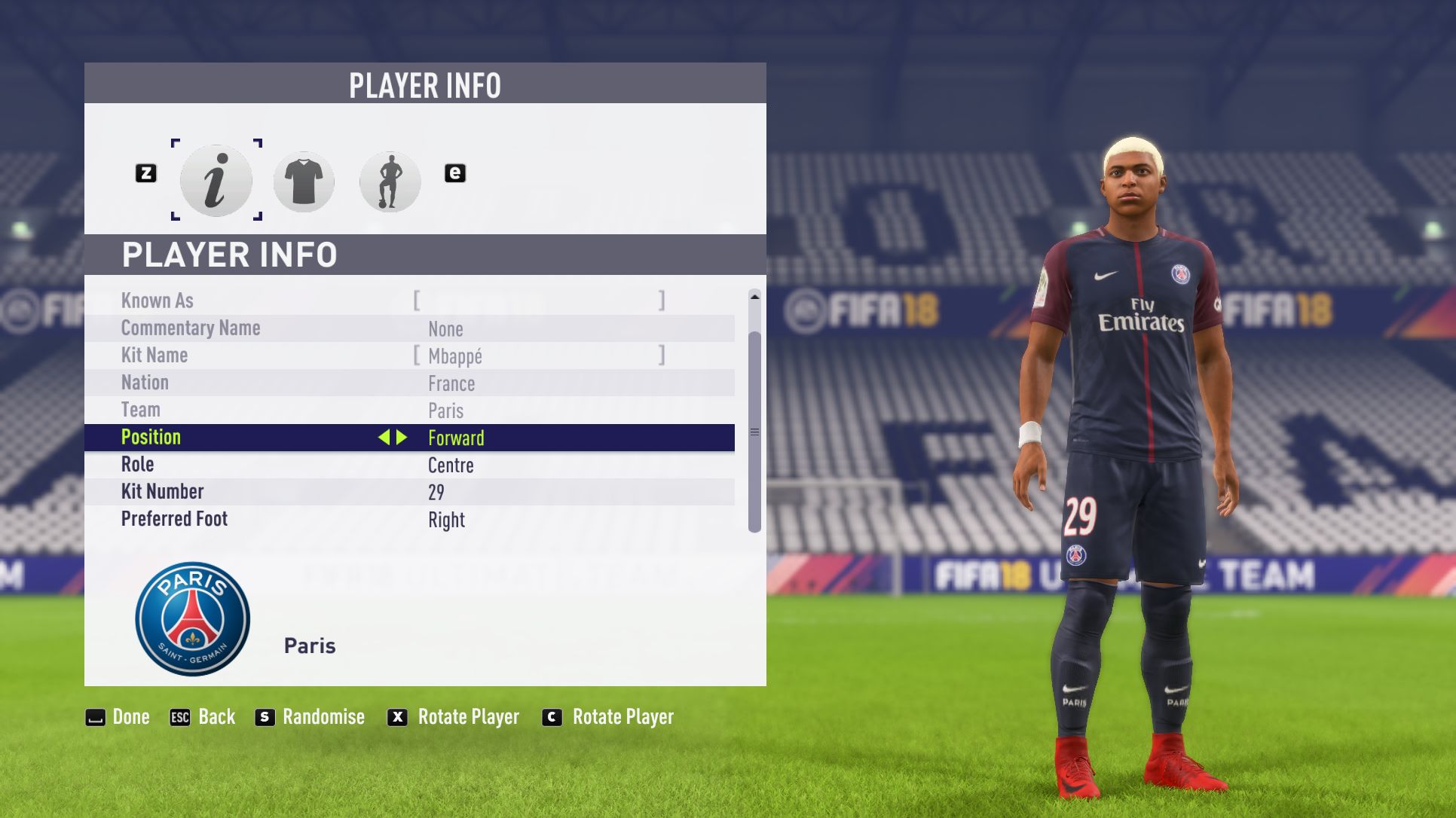This screenshot has height=818, width=1456.
Task: Click the scrollbar up arrow
Action: [754, 297]
